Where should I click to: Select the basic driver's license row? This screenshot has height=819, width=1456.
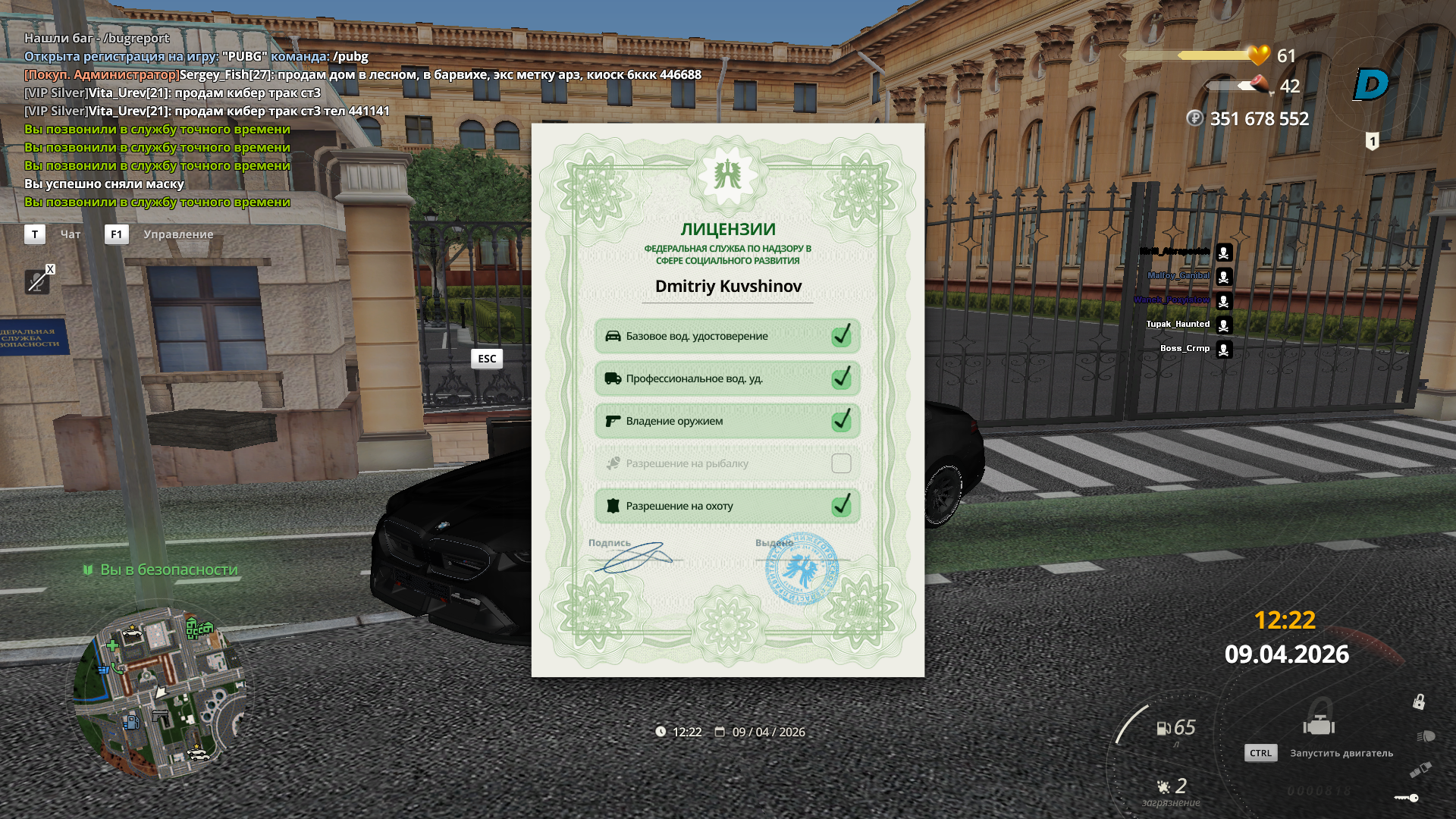point(726,336)
